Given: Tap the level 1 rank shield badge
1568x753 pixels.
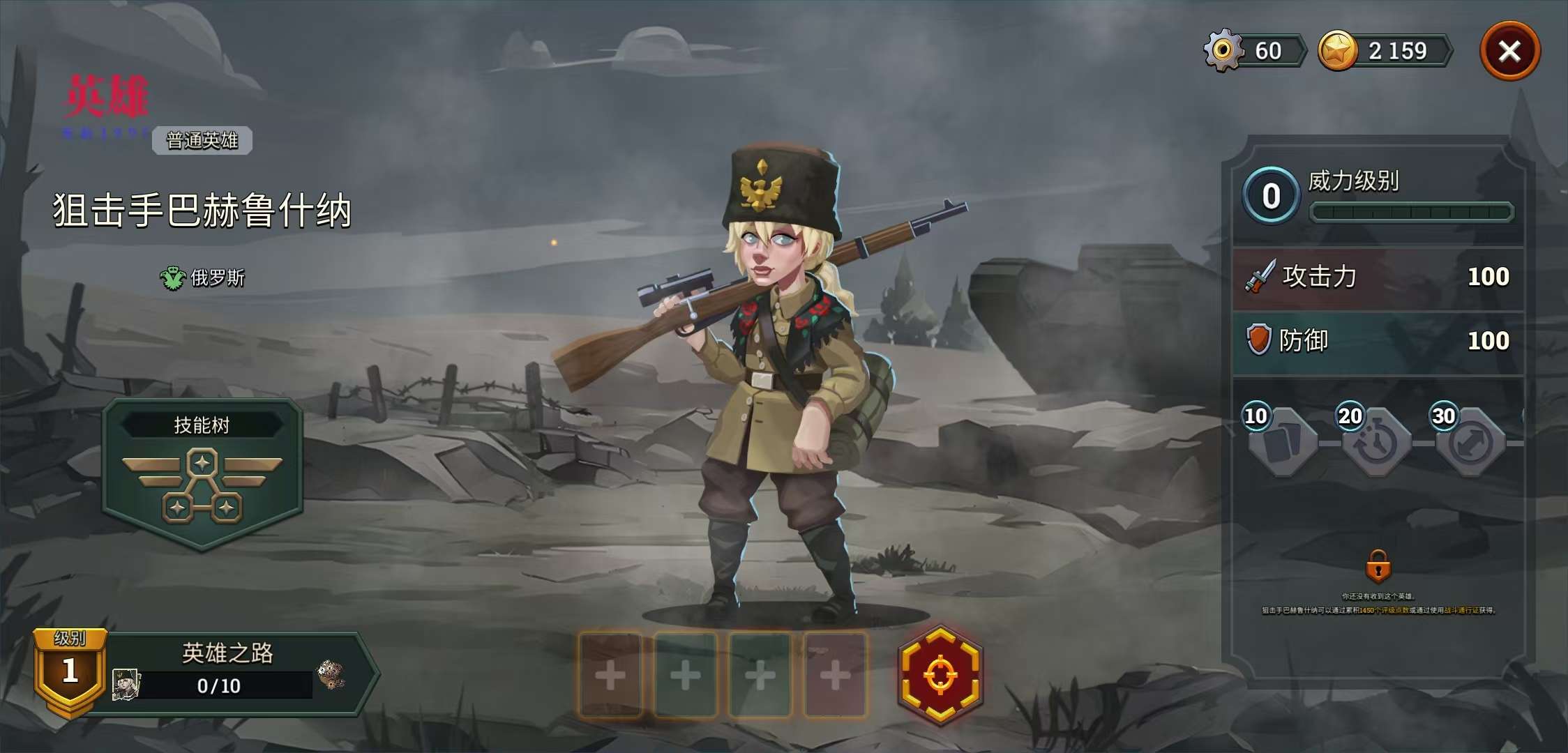Looking at the screenshot, I should [70, 671].
